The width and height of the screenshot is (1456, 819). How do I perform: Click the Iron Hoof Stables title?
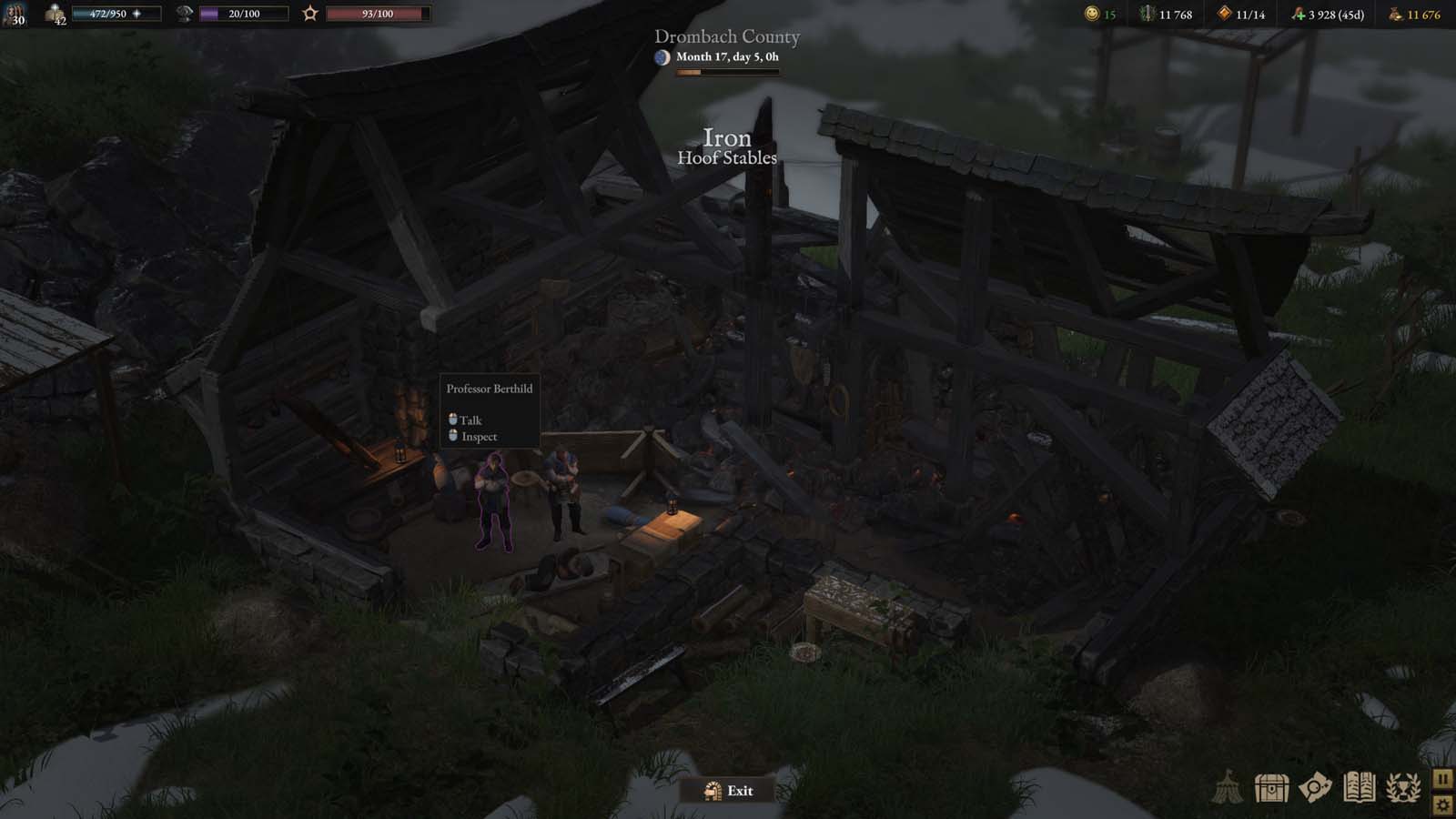(x=726, y=147)
